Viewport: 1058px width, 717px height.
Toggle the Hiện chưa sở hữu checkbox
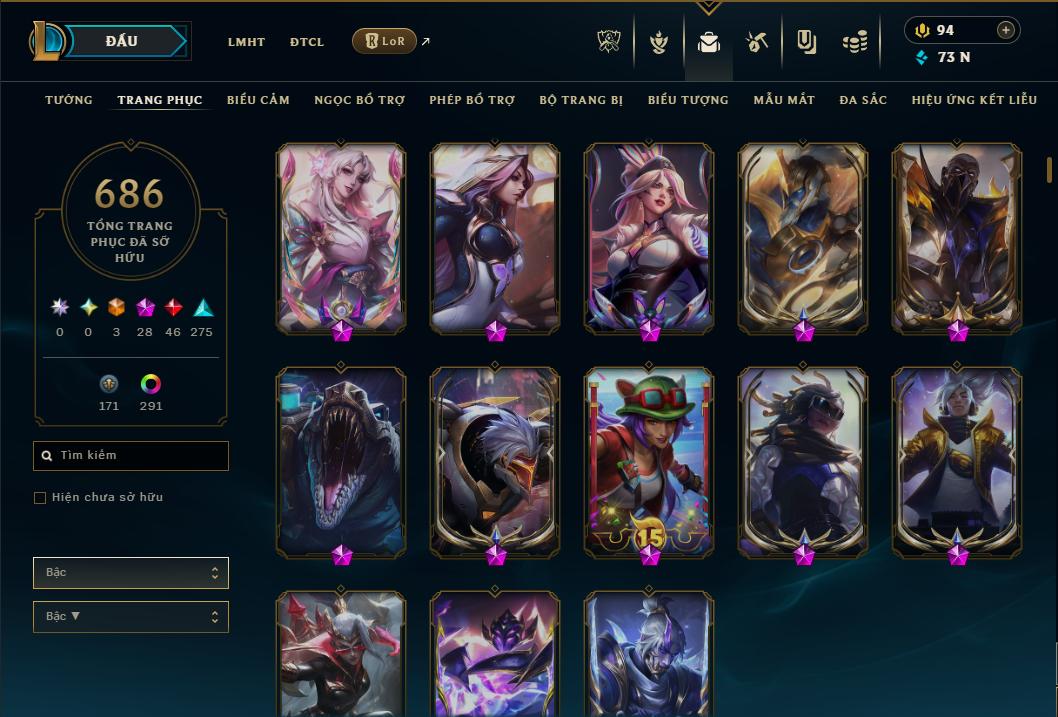tap(40, 497)
